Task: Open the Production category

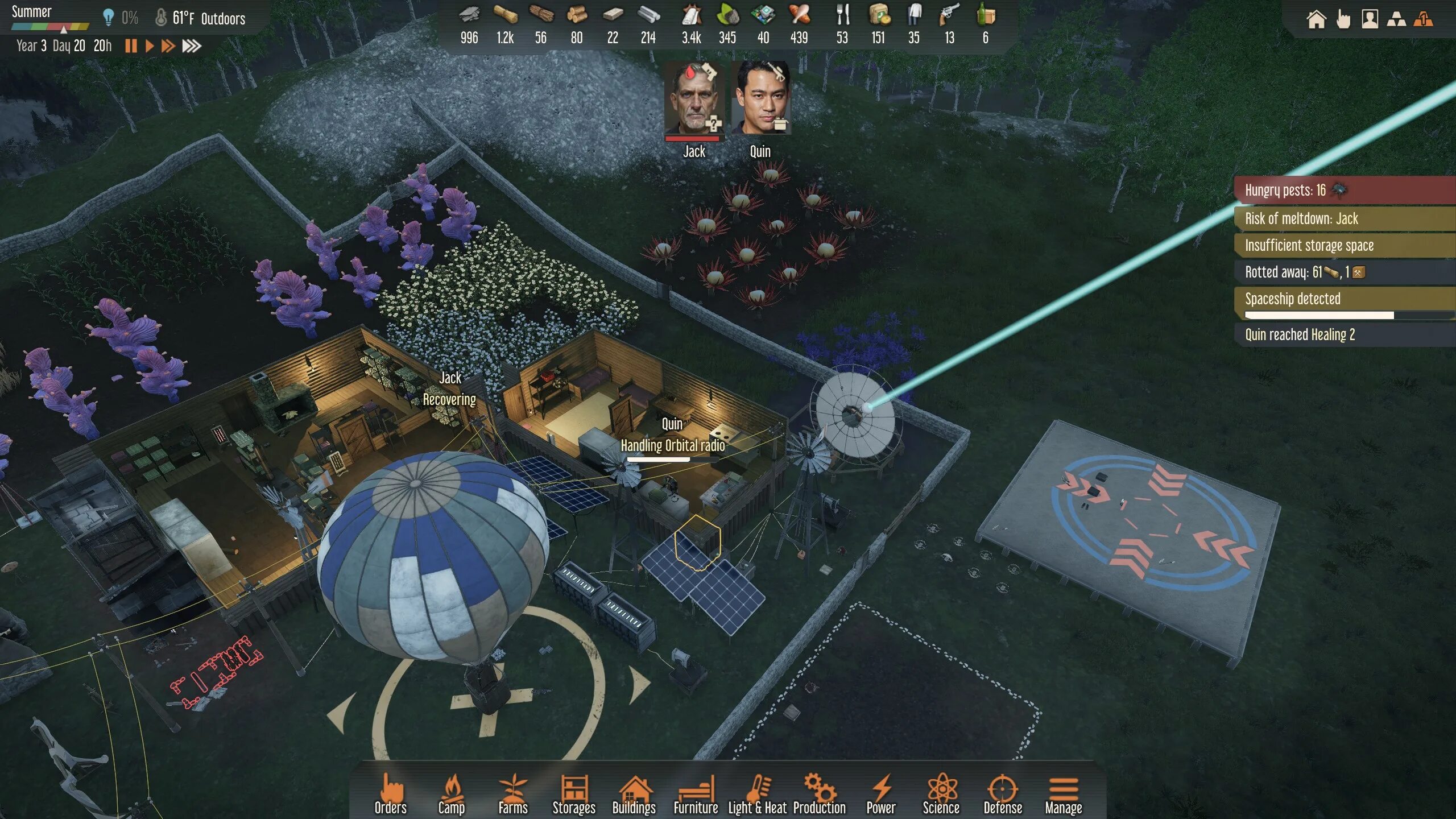Action: pyautogui.click(x=819, y=793)
